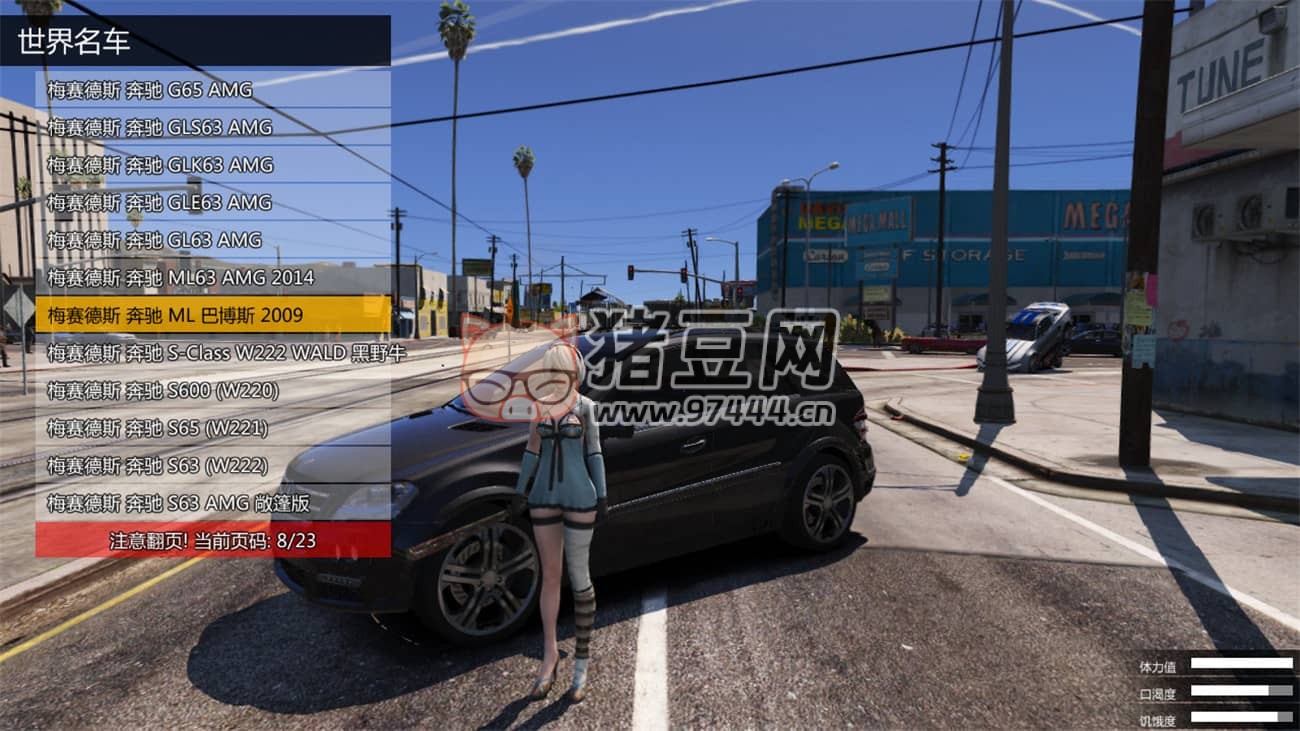The height and width of the screenshot is (731, 1300).
Task: Choose S-Class W222 WALD 黑野牛
Action: point(212,353)
